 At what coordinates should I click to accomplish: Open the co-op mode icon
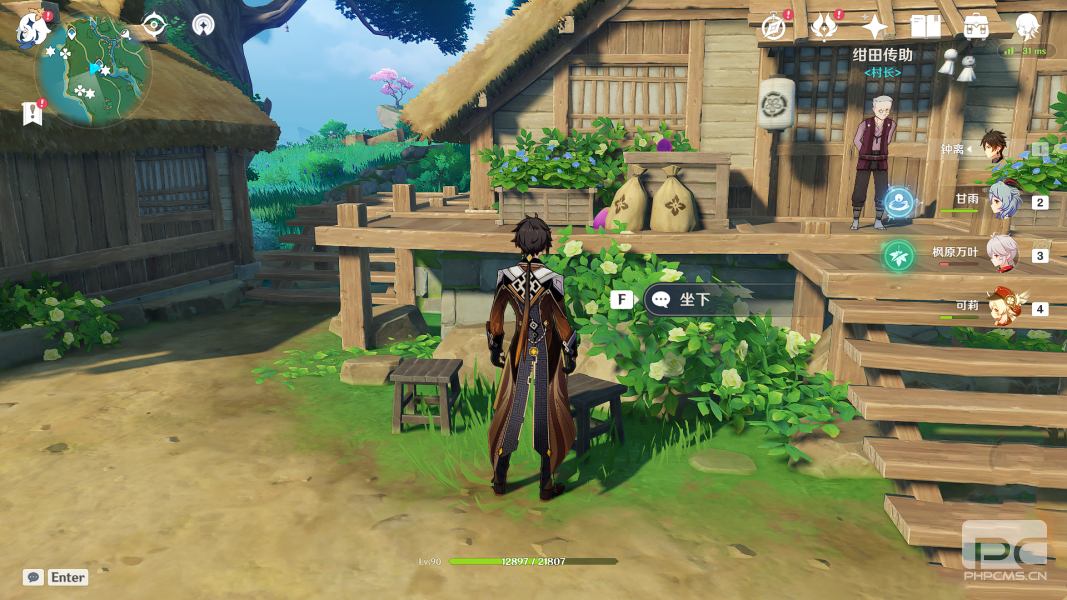(x=203, y=25)
